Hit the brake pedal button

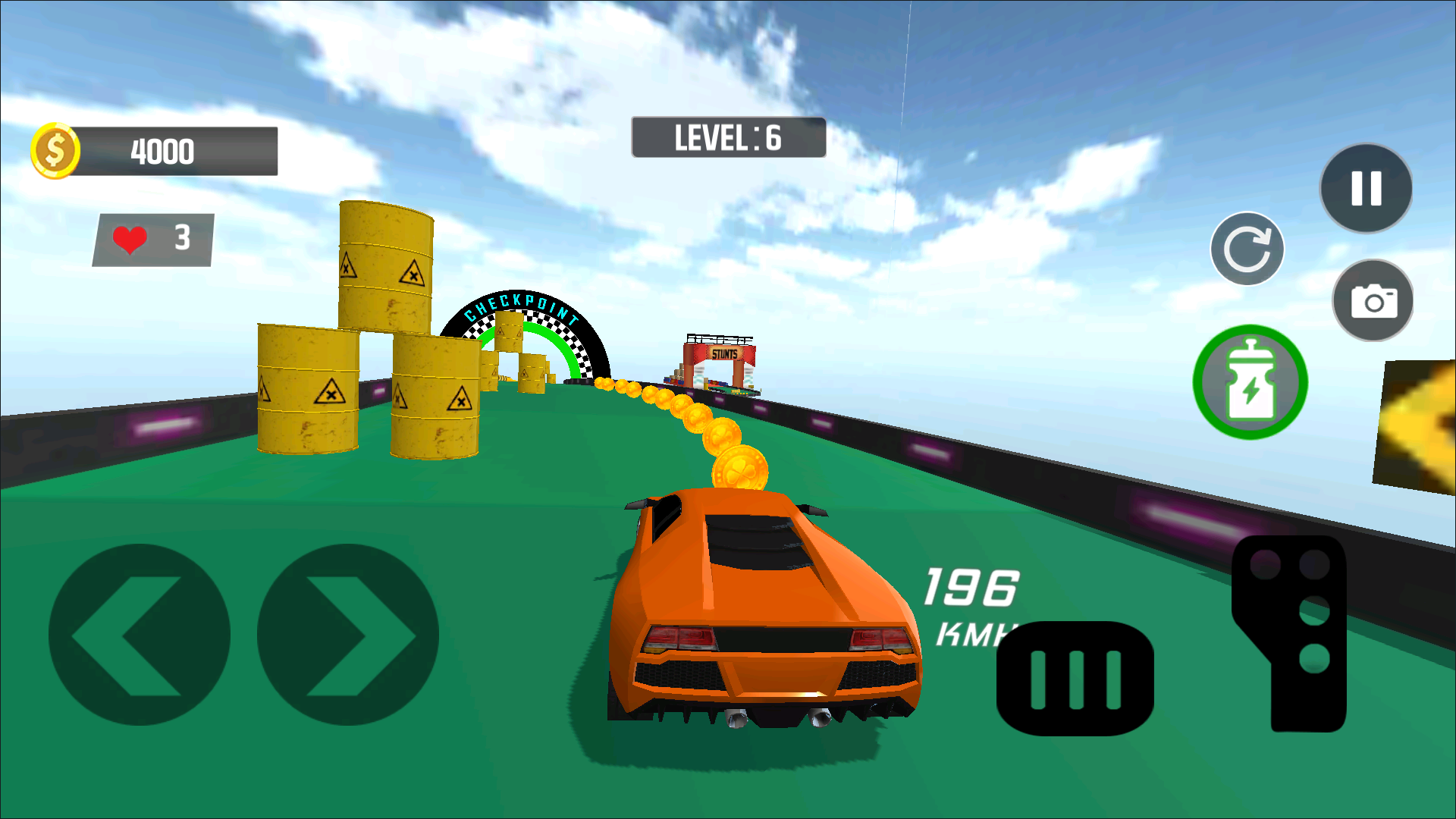click(x=1075, y=679)
